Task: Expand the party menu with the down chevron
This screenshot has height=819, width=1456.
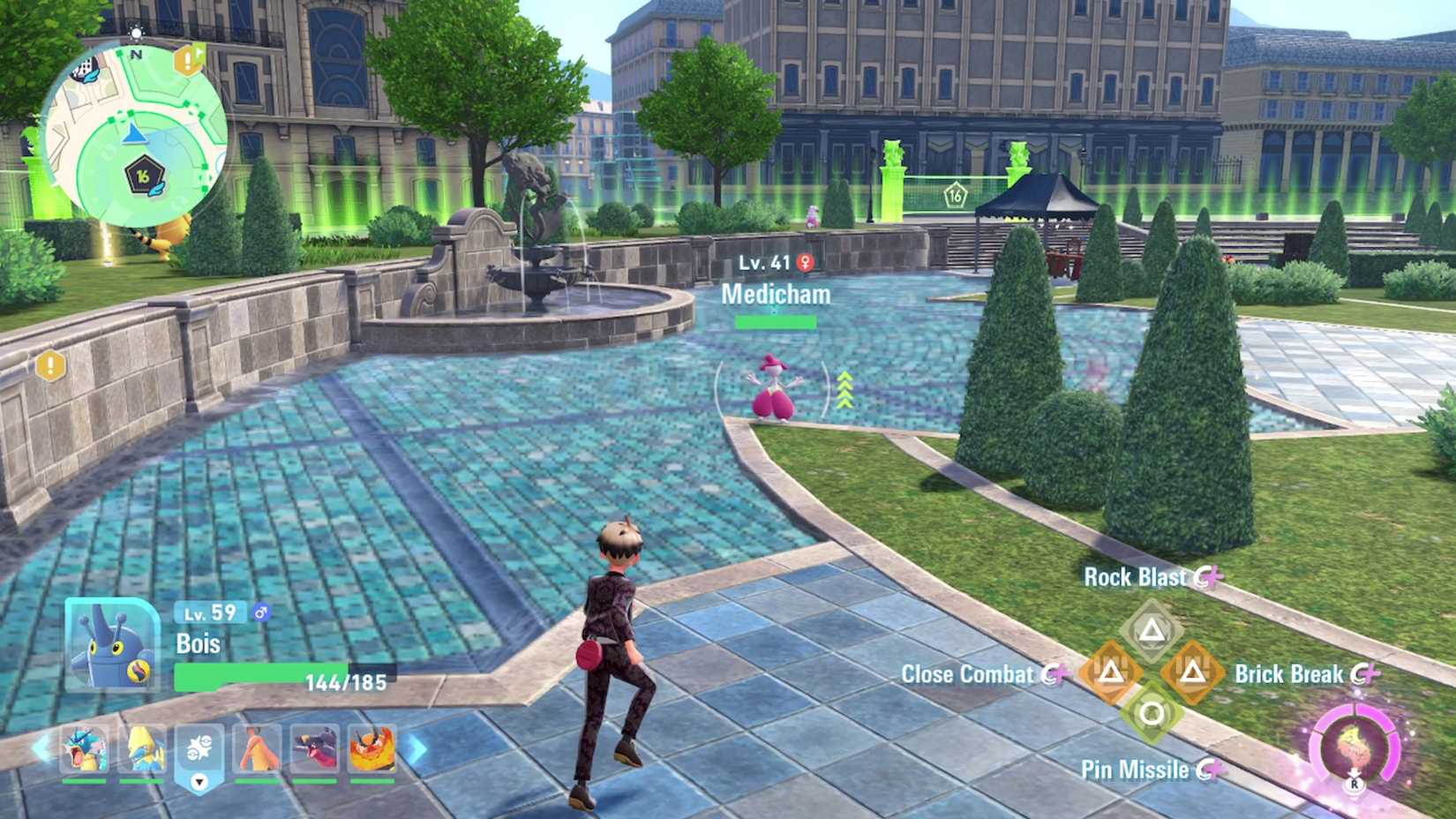Action: coord(198,783)
